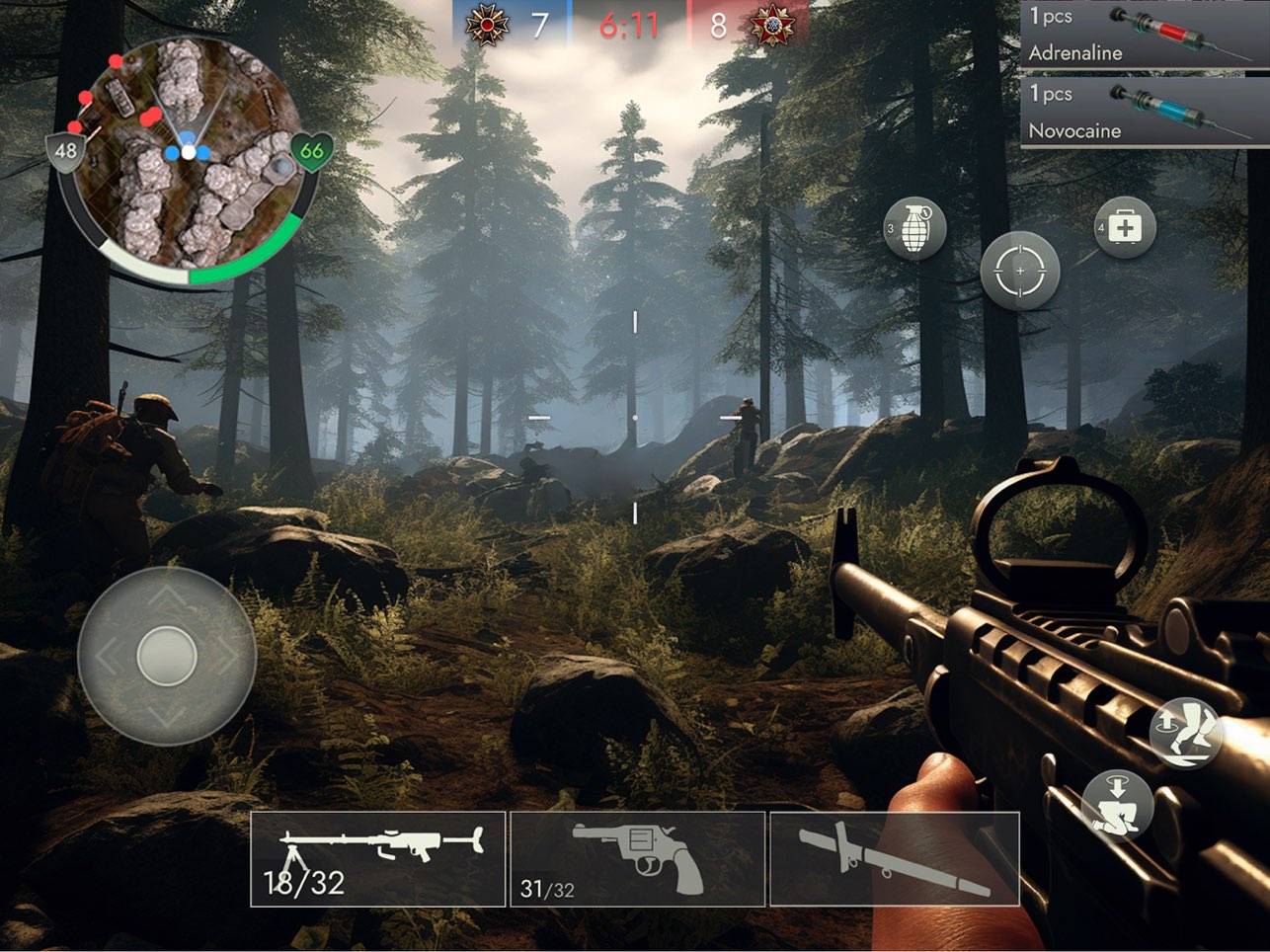Open the circular minimap
This screenshot has width=1270, height=952.
coord(188,158)
